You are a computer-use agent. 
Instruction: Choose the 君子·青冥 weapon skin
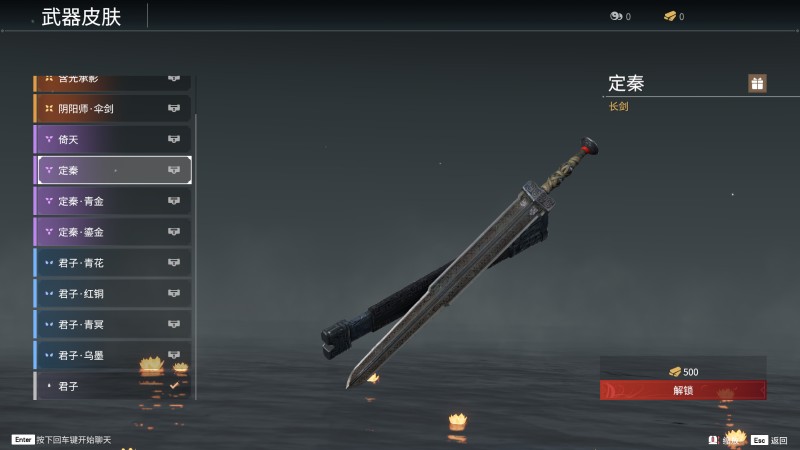pyautogui.click(x=112, y=324)
